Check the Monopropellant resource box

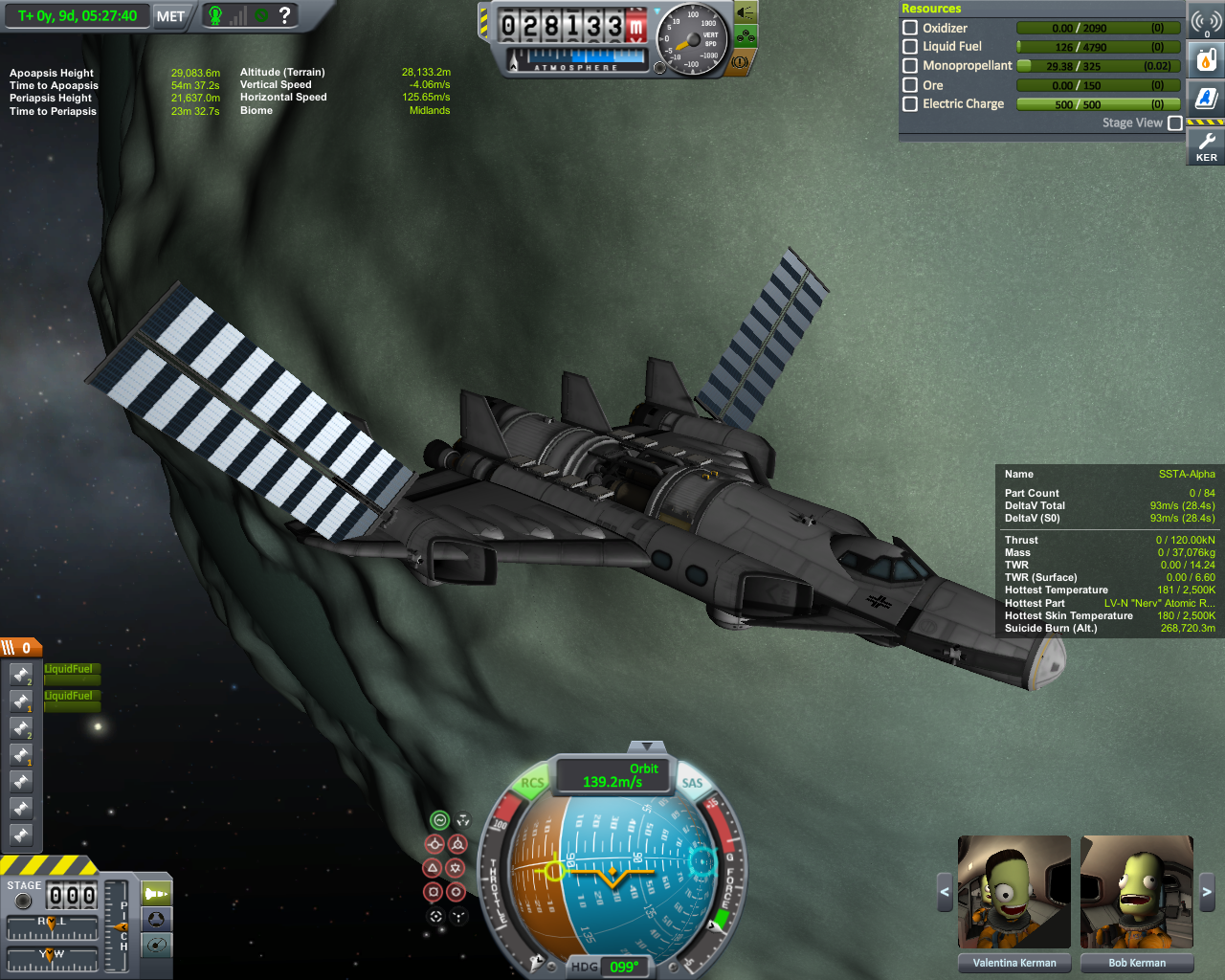coord(910,65)
